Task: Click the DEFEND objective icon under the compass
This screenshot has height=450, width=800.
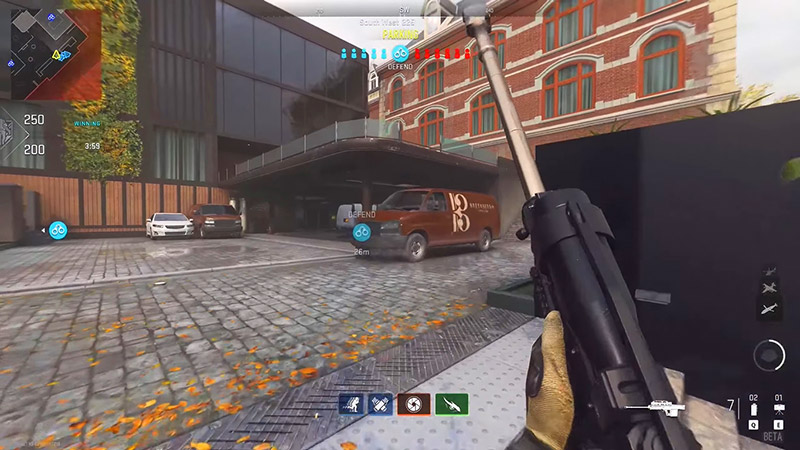Action: point(400,53)
